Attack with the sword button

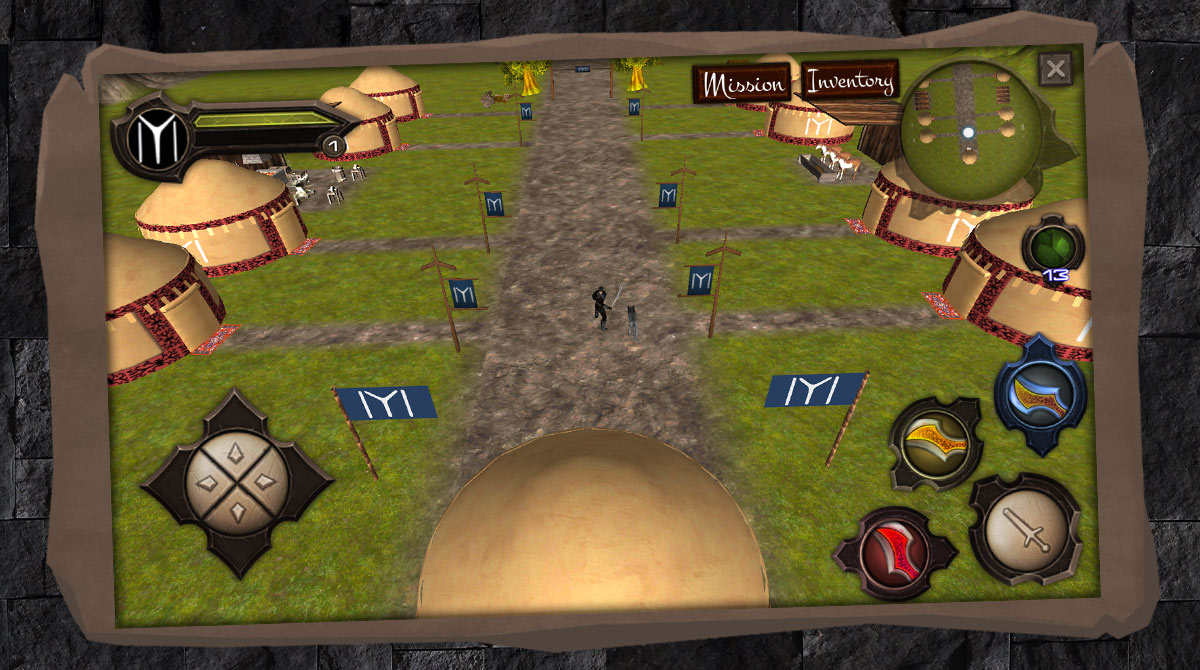tap(1025, 528)
